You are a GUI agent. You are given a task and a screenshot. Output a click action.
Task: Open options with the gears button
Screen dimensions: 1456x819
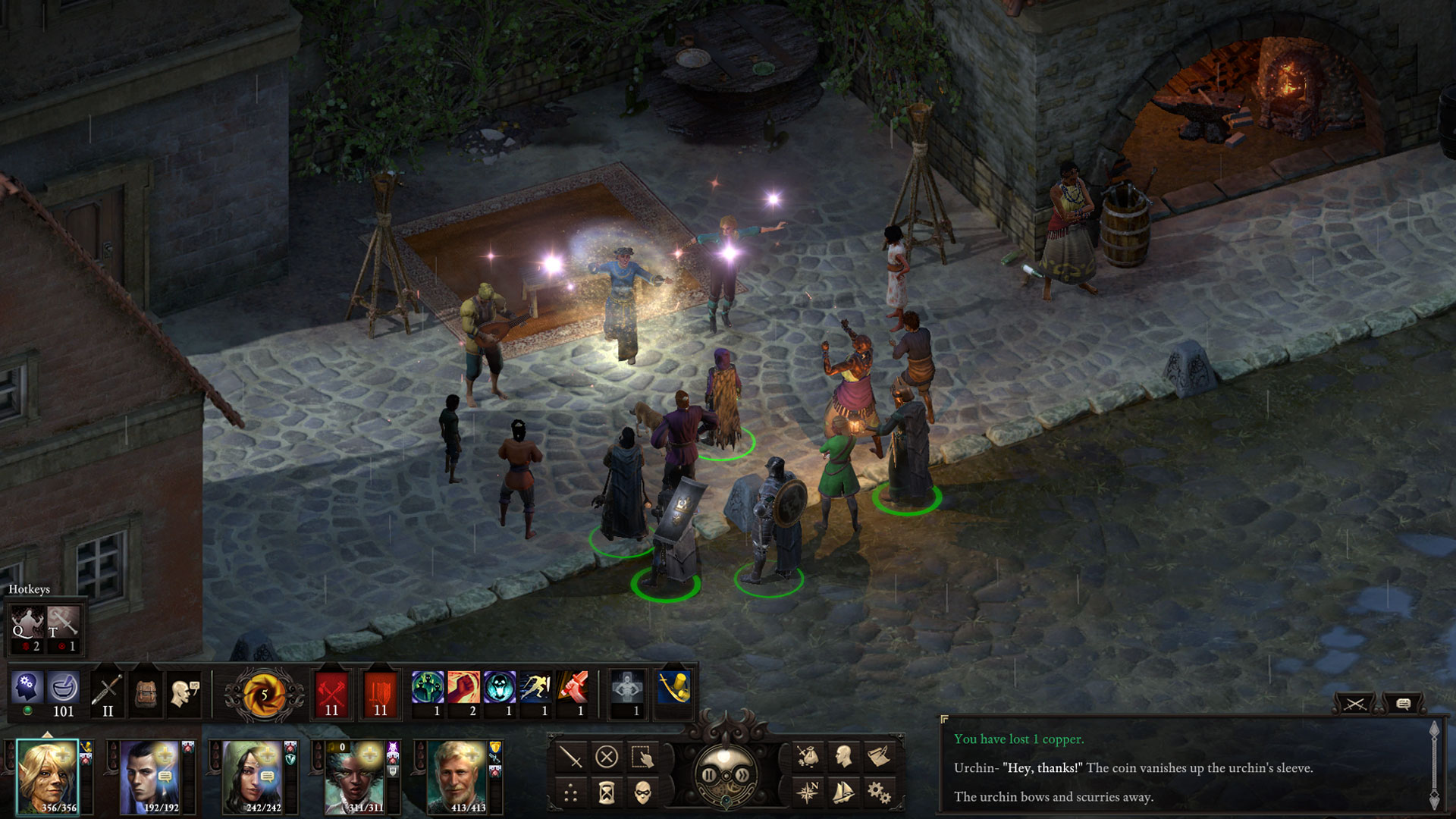pyautogui.click(x=879, y=792)
